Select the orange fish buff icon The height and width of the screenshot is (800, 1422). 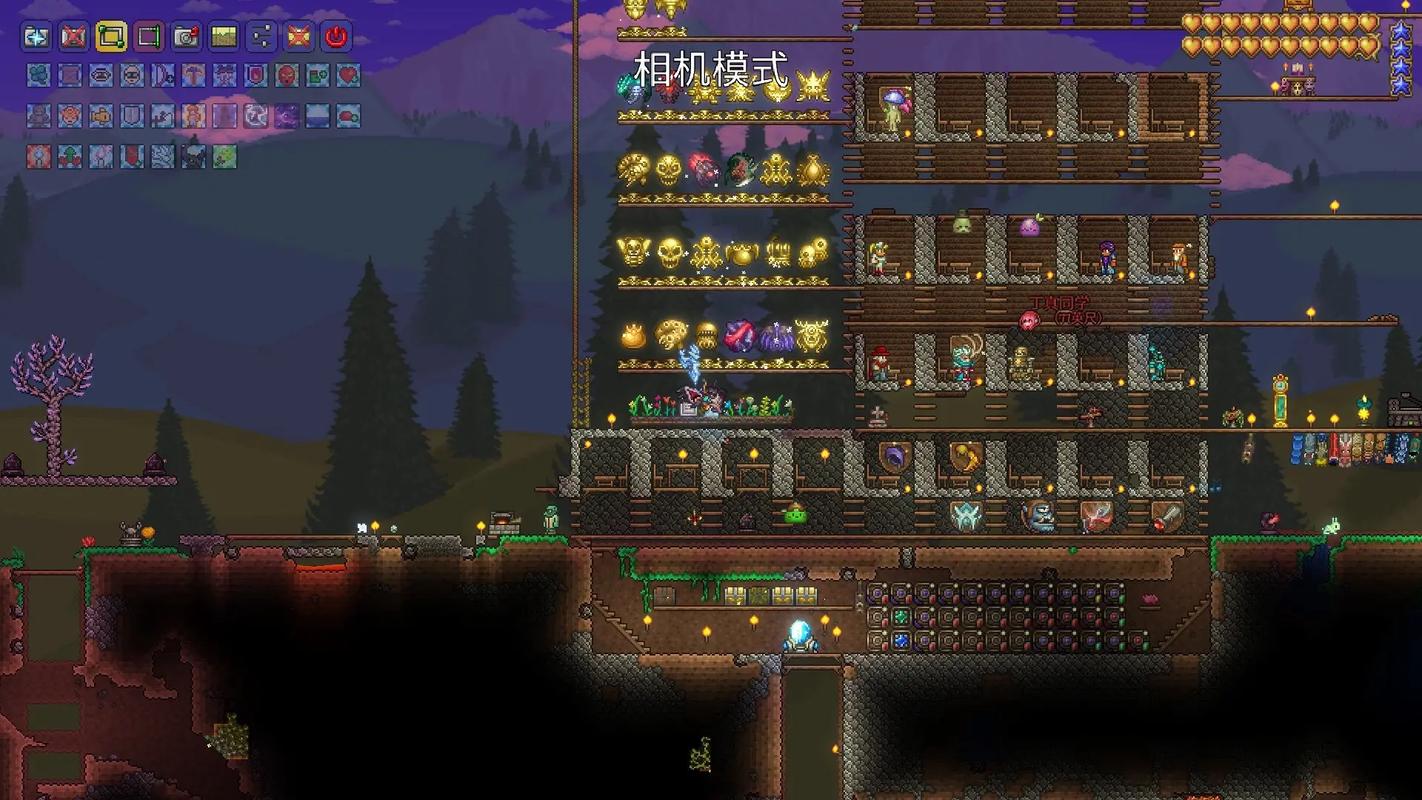point(100,116)
